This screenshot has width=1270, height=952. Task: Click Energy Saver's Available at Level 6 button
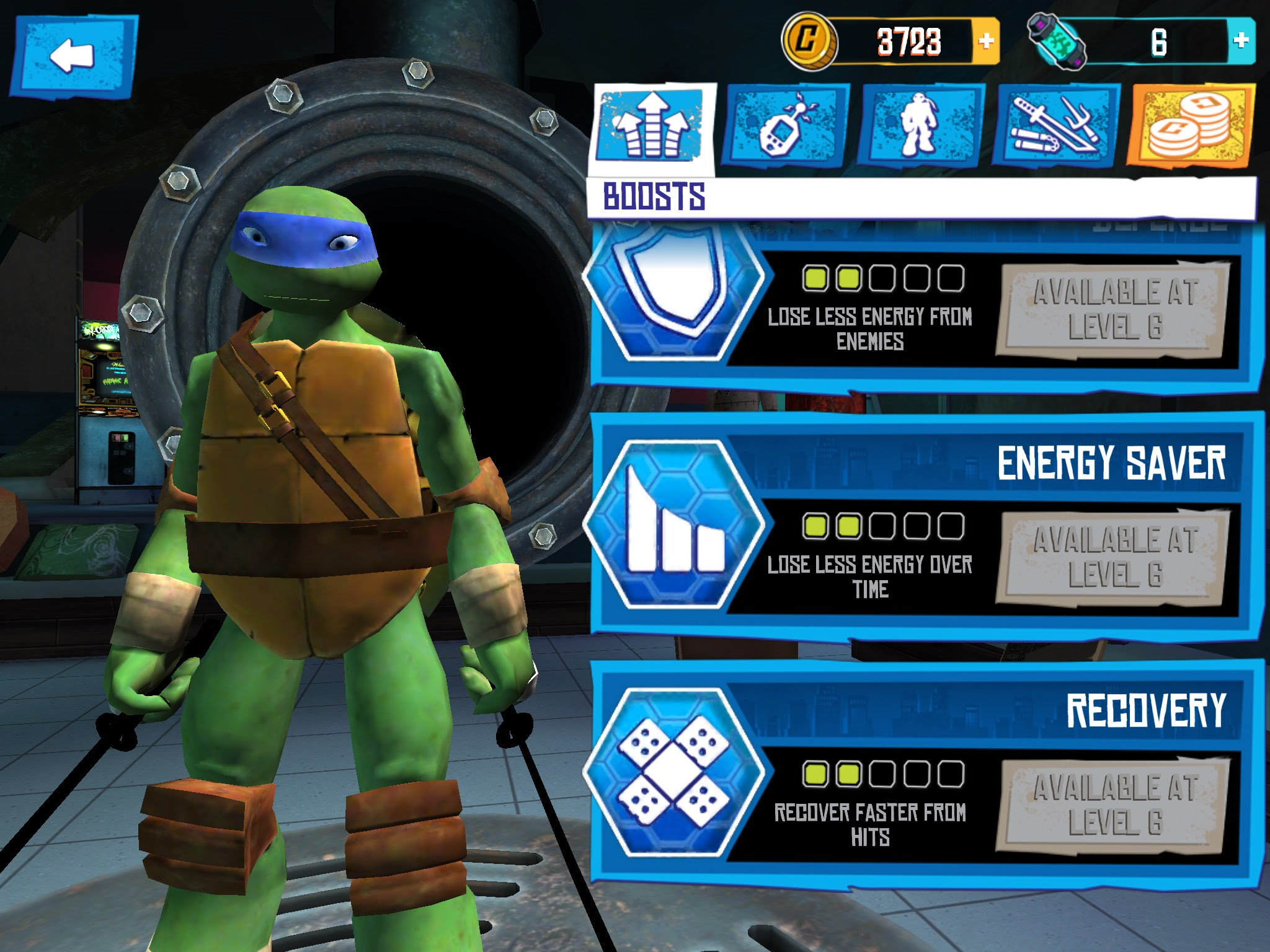tap(1113, 557)
